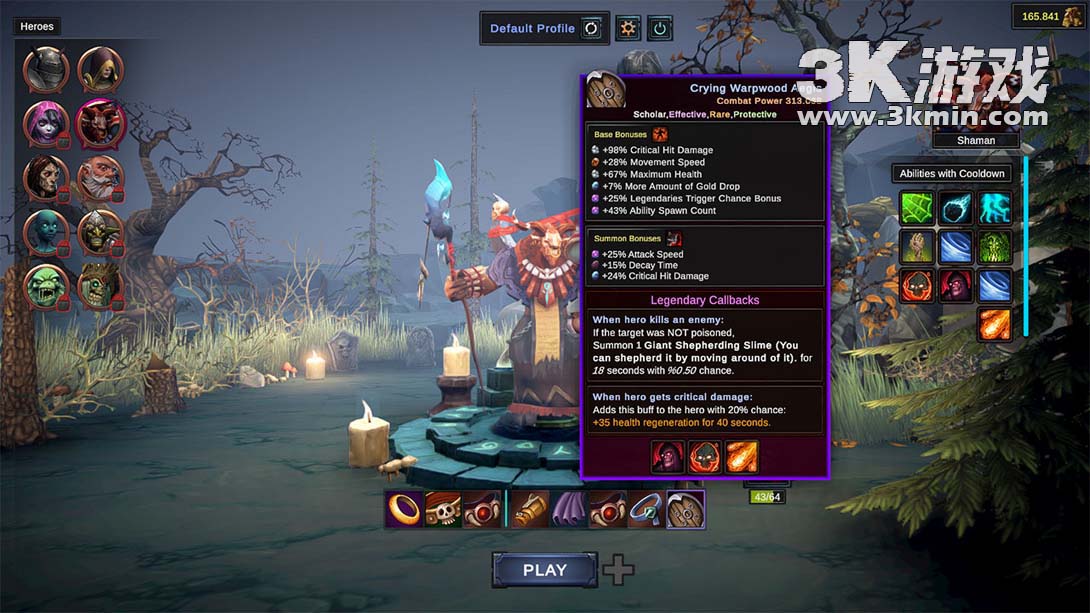Viewport: 1090px width, 613px height.
Task: Start the game with the PLAY button
Action: coord(544,570)
